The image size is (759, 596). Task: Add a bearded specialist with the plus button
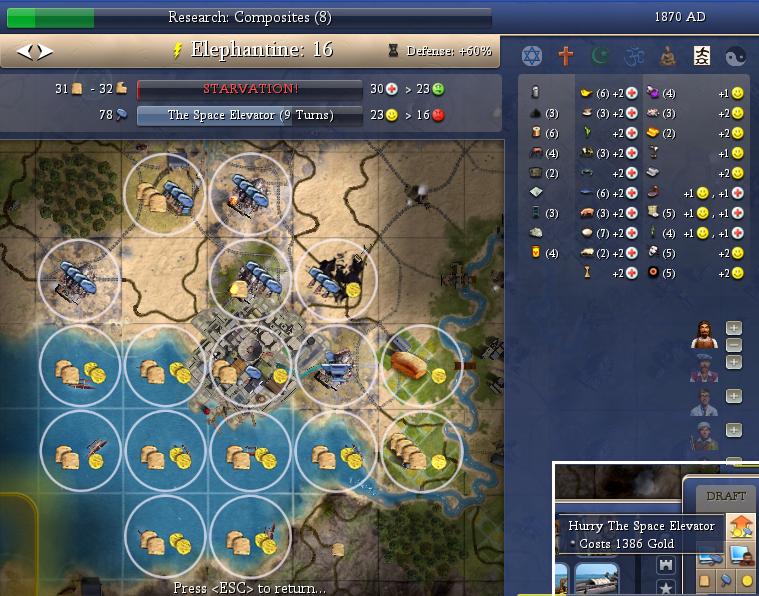(x=733, y=328)
